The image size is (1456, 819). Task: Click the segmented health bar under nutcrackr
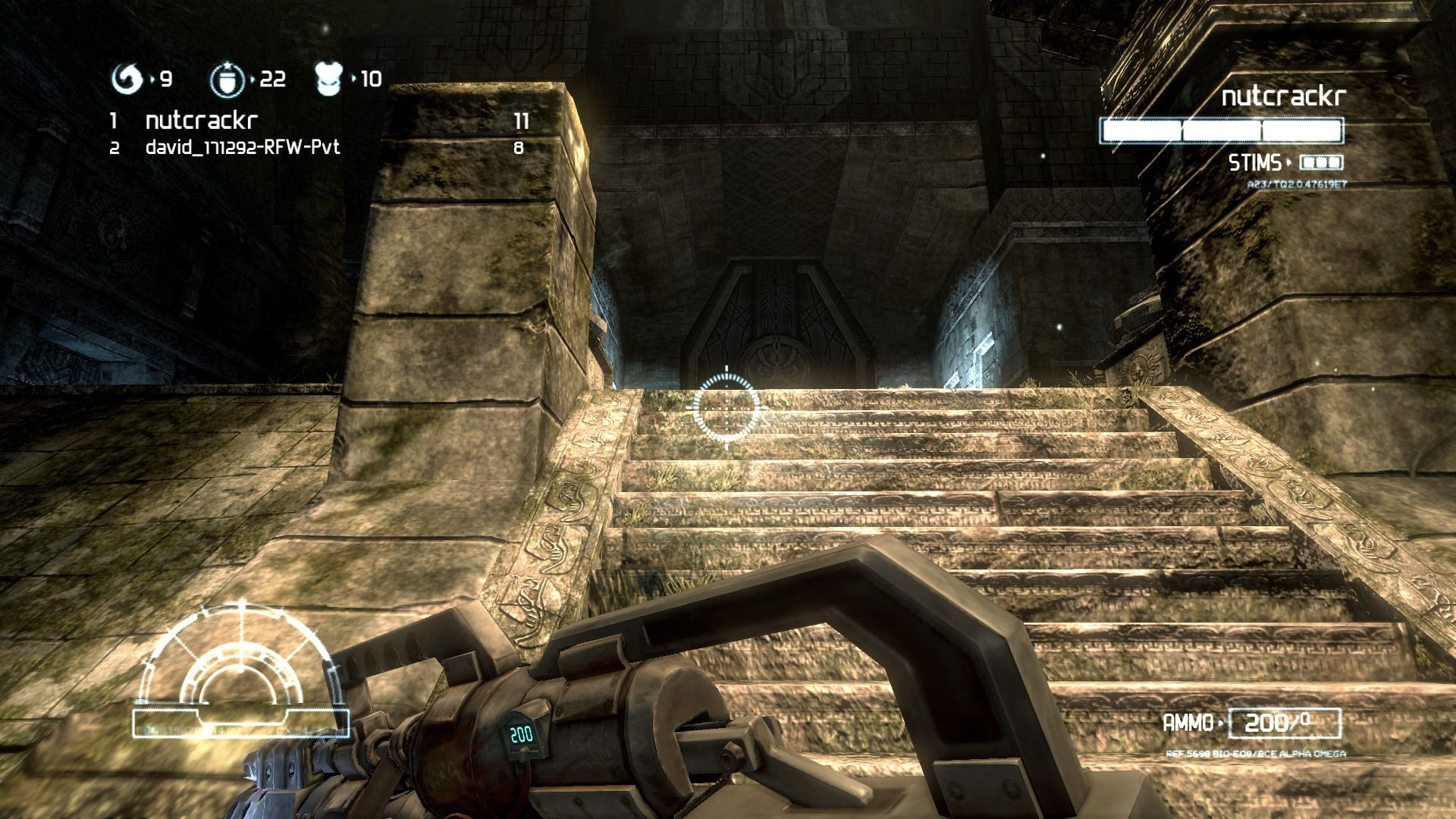(1221, 130)
